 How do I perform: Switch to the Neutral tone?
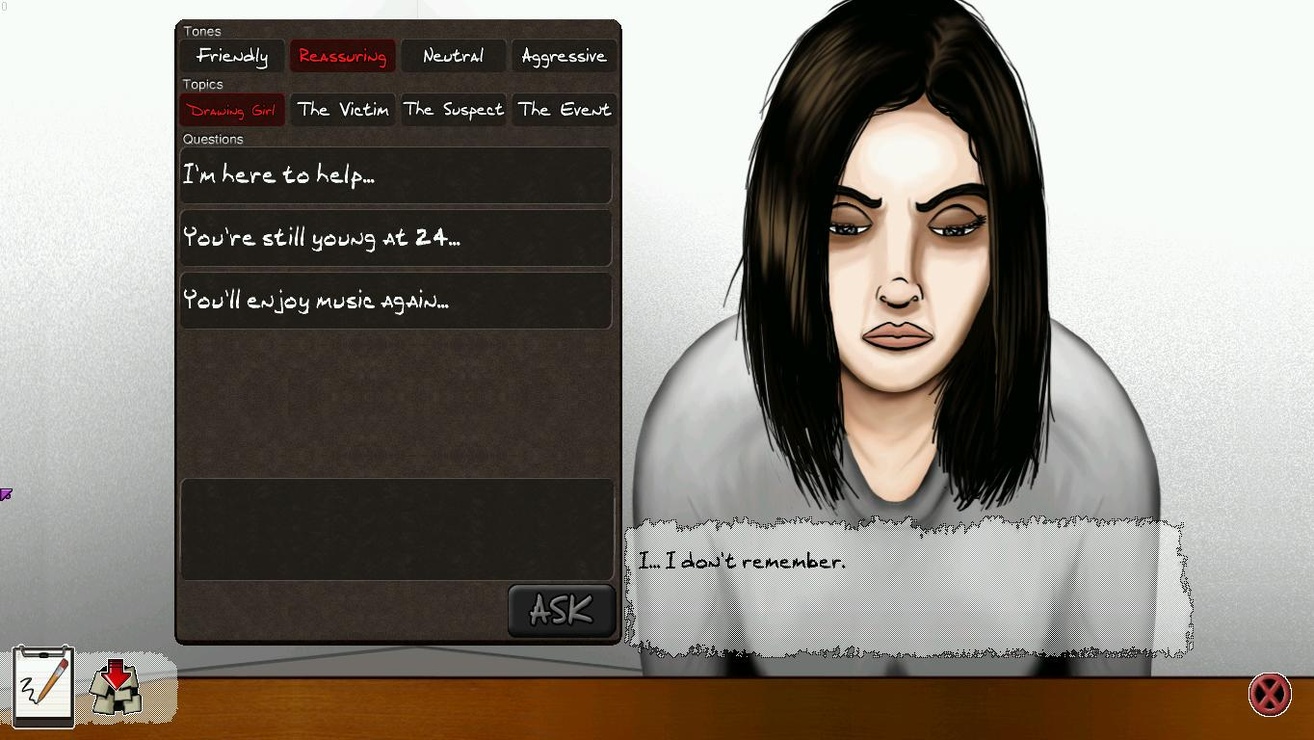click(453, 56)
